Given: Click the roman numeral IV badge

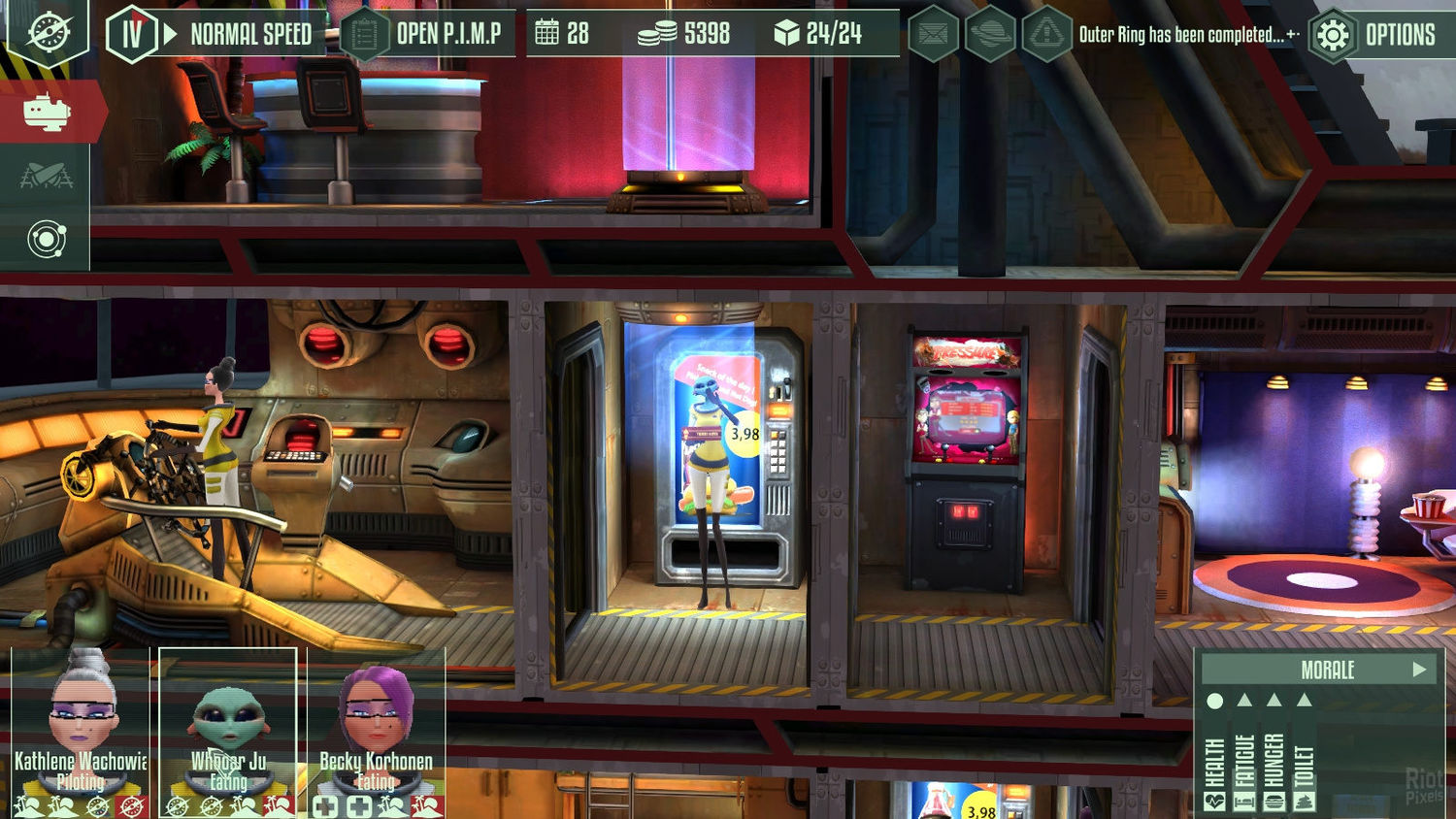Looking at the screenshot, I should pyautogui.click(x=132, y=35).
